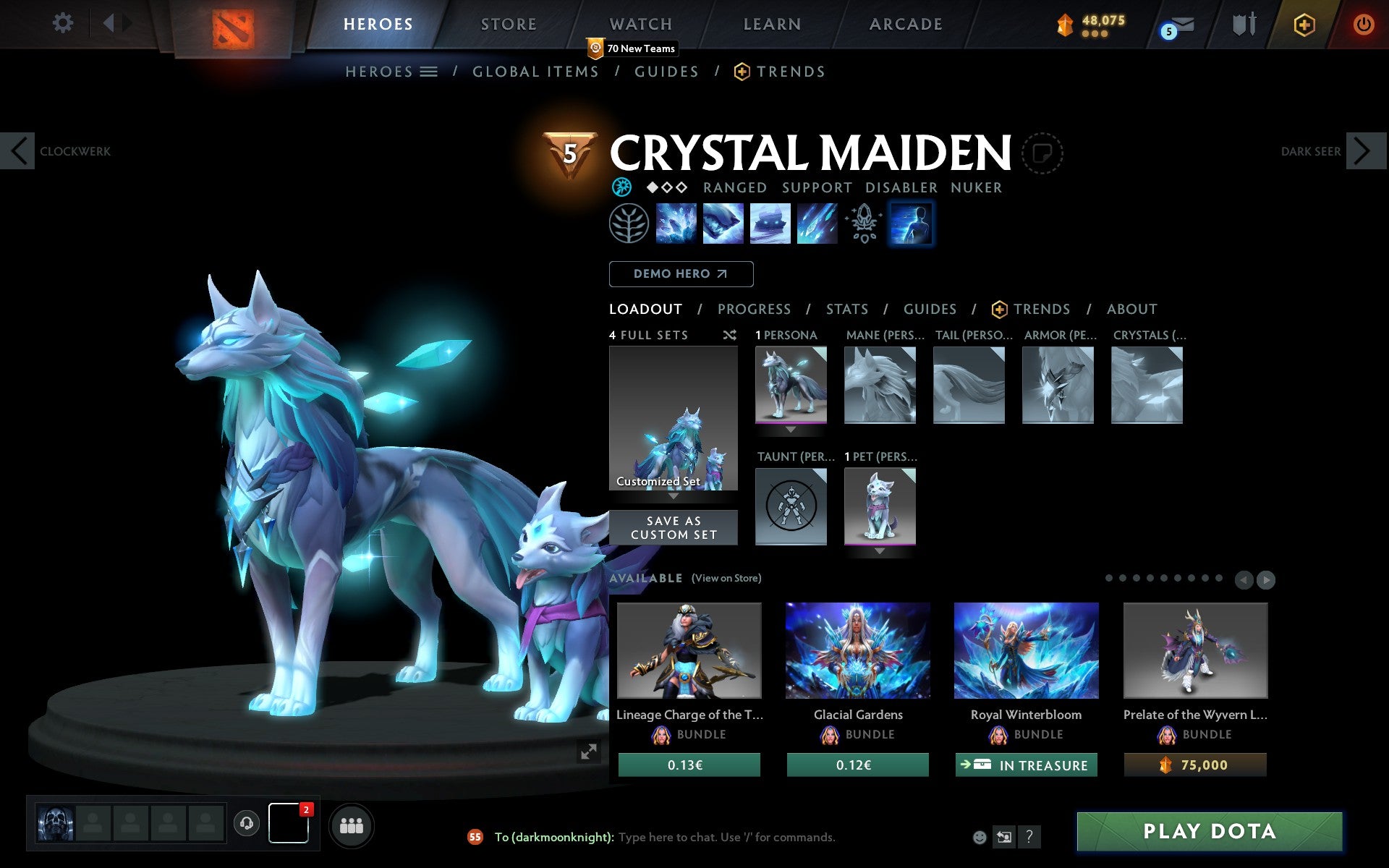The image size is (1389, 868).
Task: Expand the Pet Persona slot arrow
Action: (880, 550)
